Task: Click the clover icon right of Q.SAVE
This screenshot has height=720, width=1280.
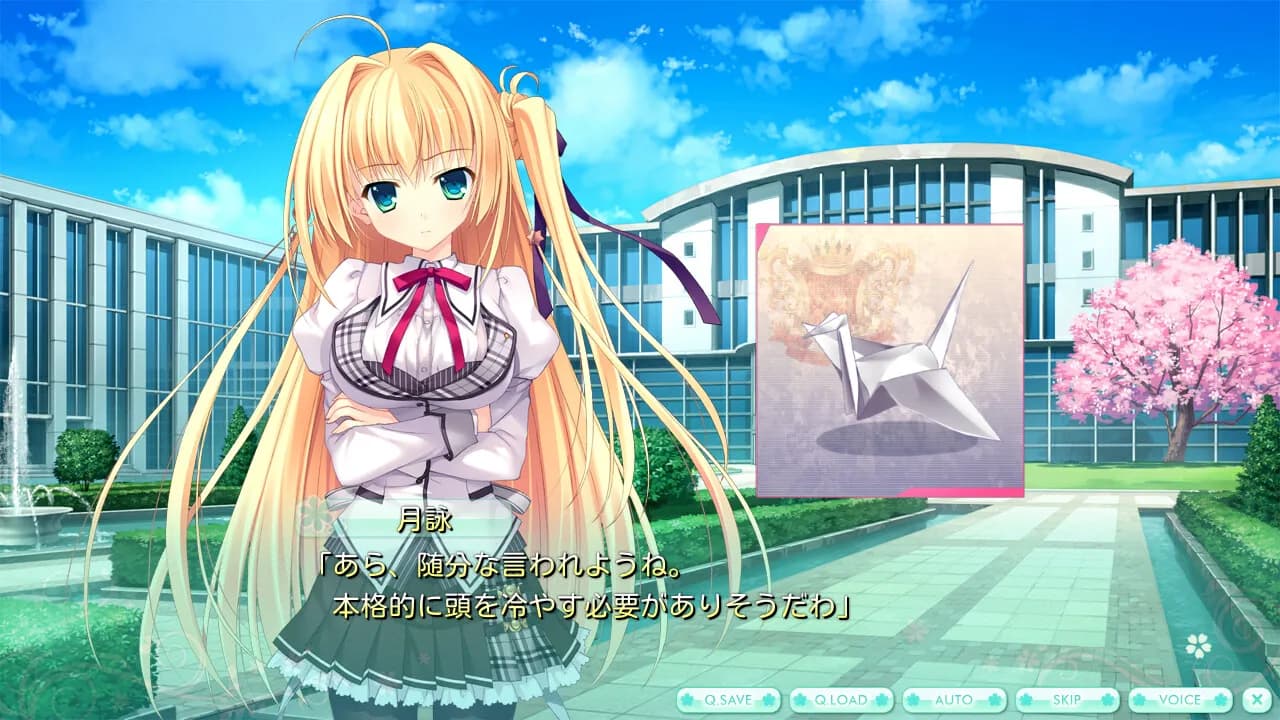Action: click(x=768, y=701)
